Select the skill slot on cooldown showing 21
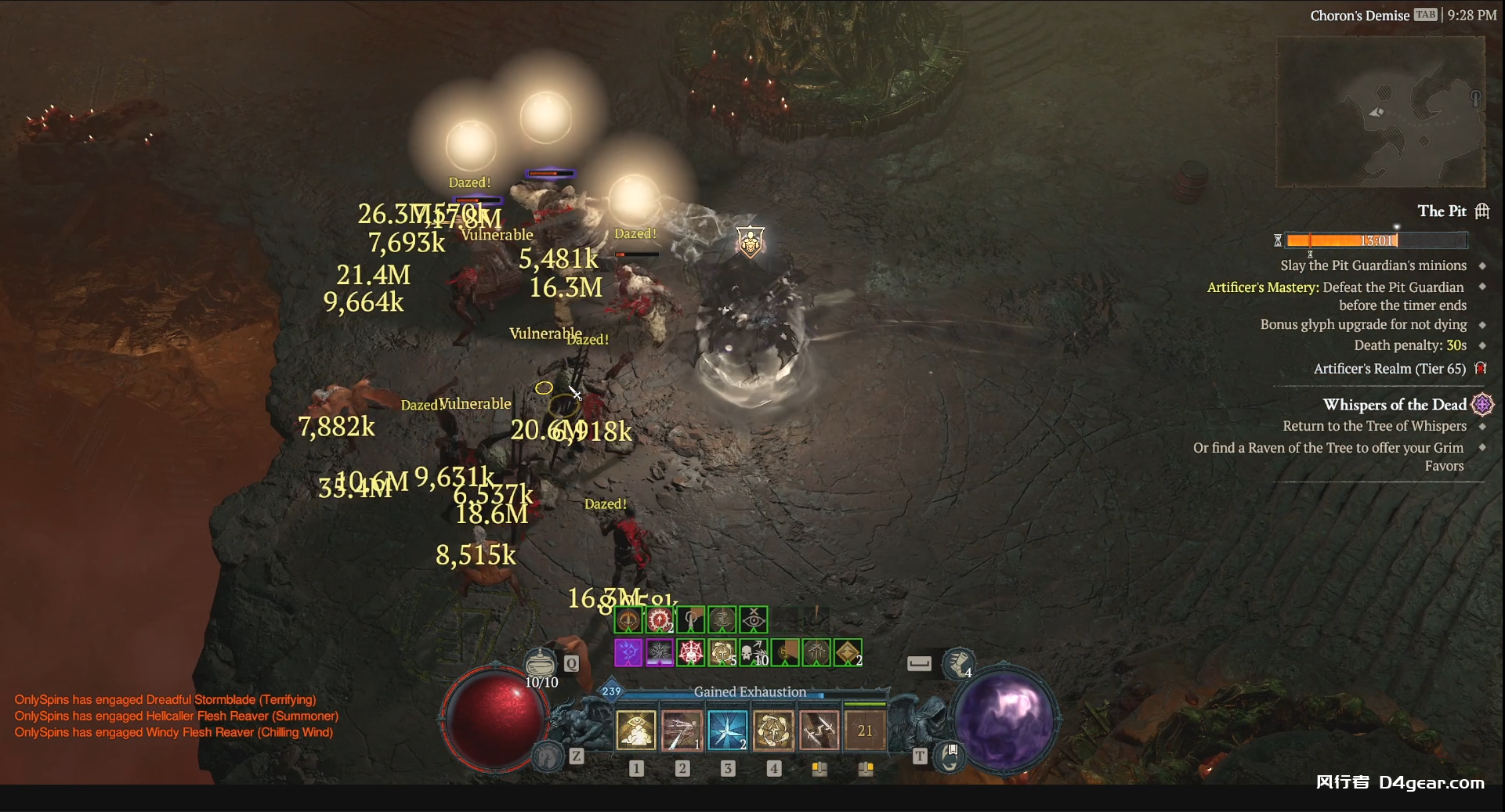Screen dimensions: 1505x812 pyautogui.click(x=865, y=731)
